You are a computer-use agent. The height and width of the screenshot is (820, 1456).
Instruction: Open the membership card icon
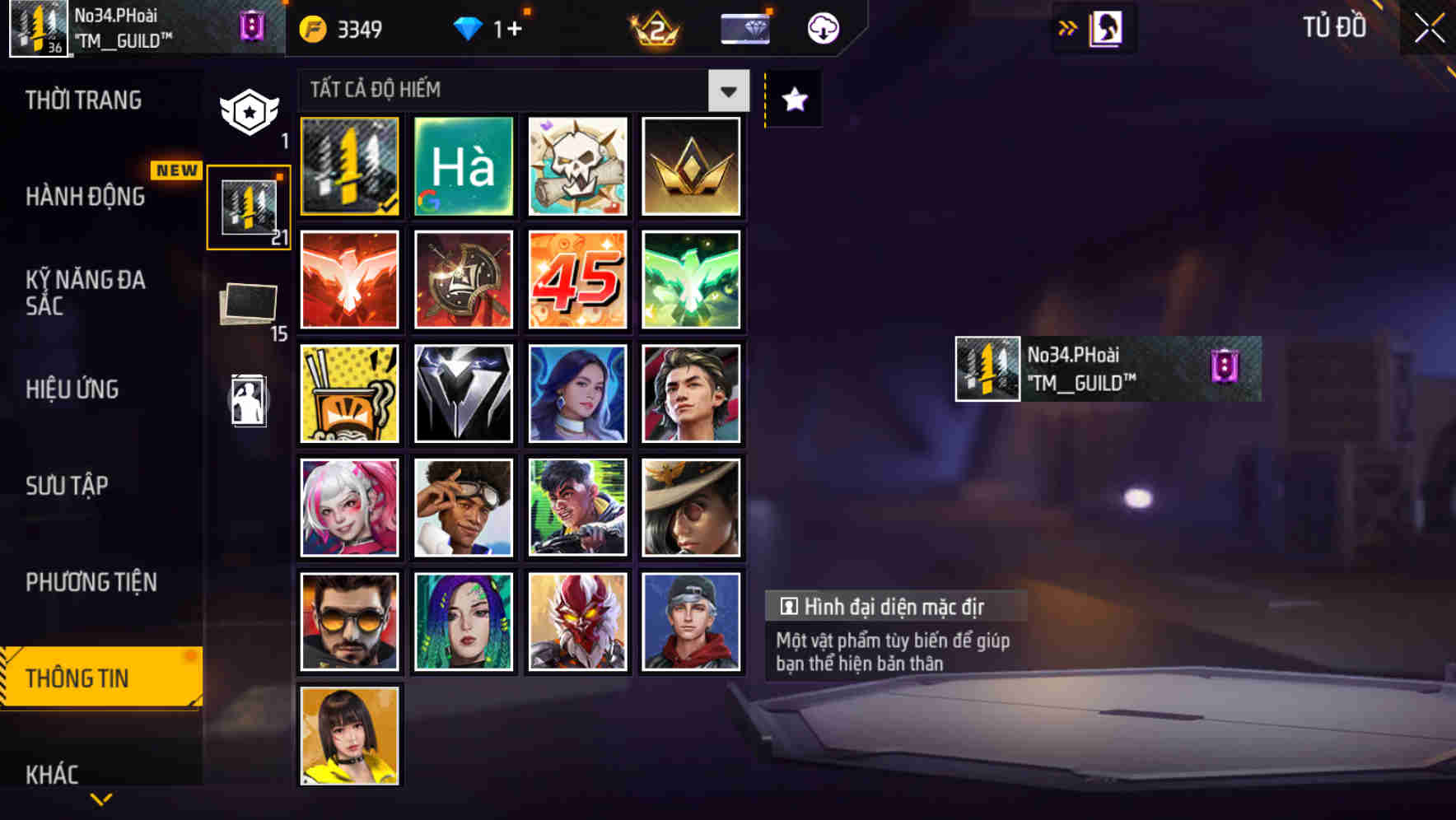744,27
